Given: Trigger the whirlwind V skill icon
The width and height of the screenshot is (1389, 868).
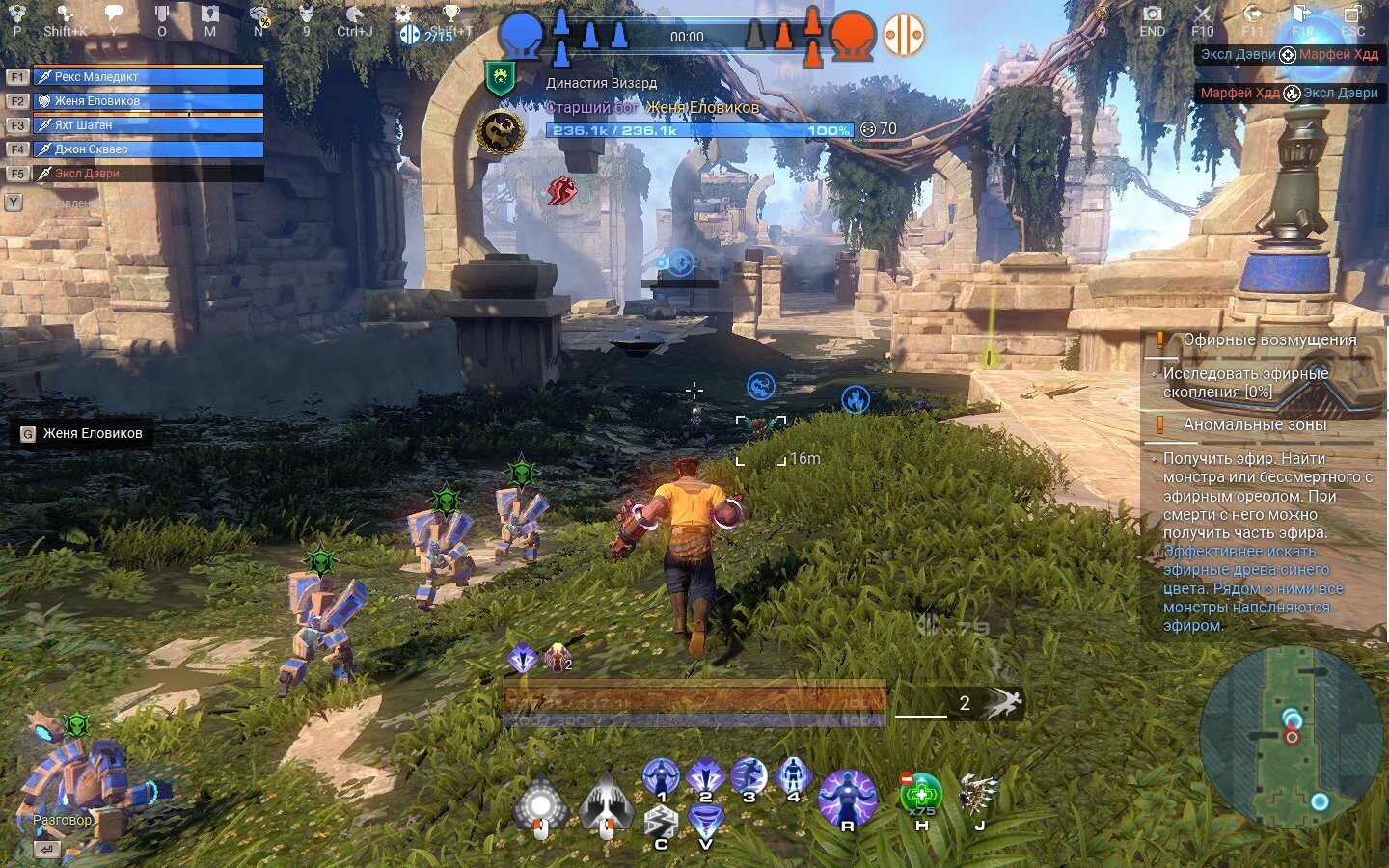Looking at the screenshot, I should pos(707,818).
